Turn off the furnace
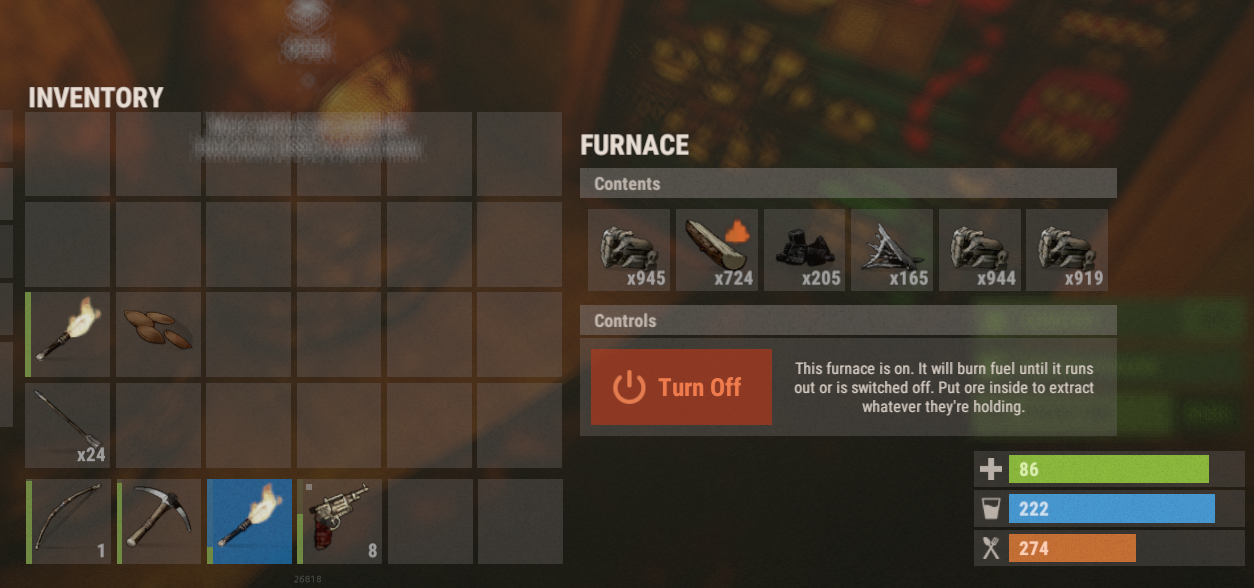Image resolution: width=1254 pixels, height=588 pixels. (x=681, y=387)
